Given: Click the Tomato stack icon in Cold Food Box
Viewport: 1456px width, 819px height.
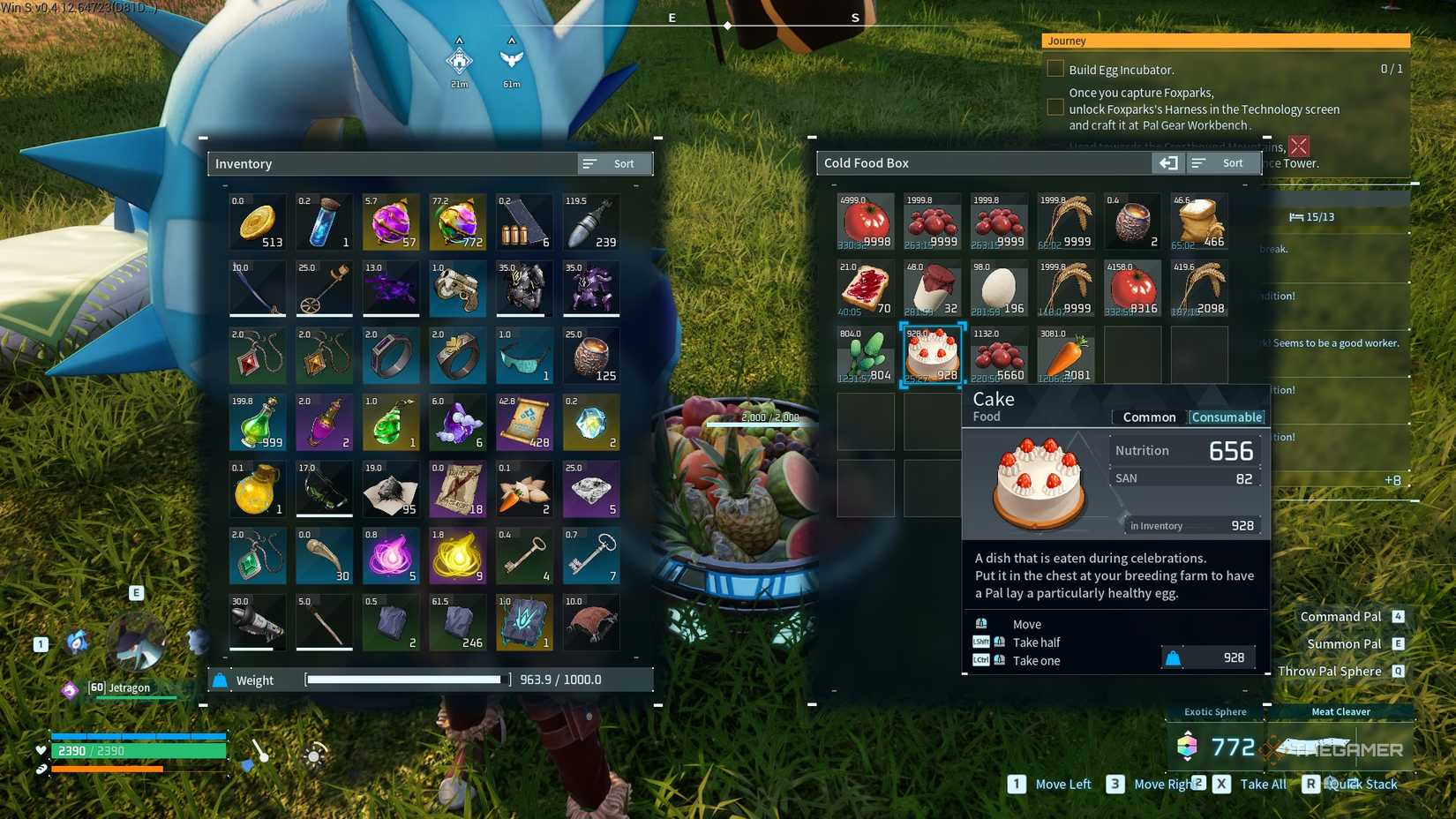Looking at the screenshot, I should [866, 222].
